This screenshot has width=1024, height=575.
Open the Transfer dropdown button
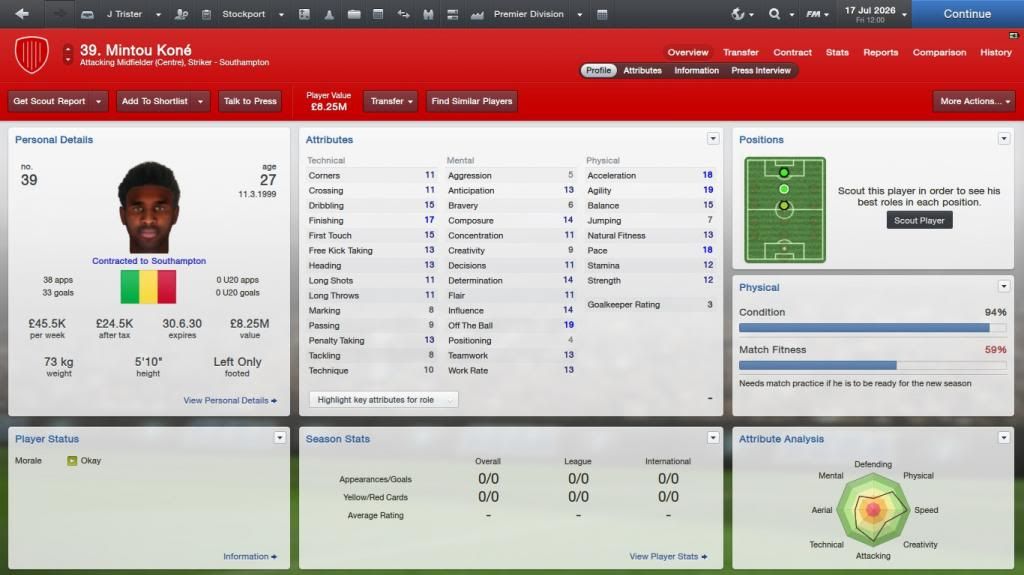391,101
